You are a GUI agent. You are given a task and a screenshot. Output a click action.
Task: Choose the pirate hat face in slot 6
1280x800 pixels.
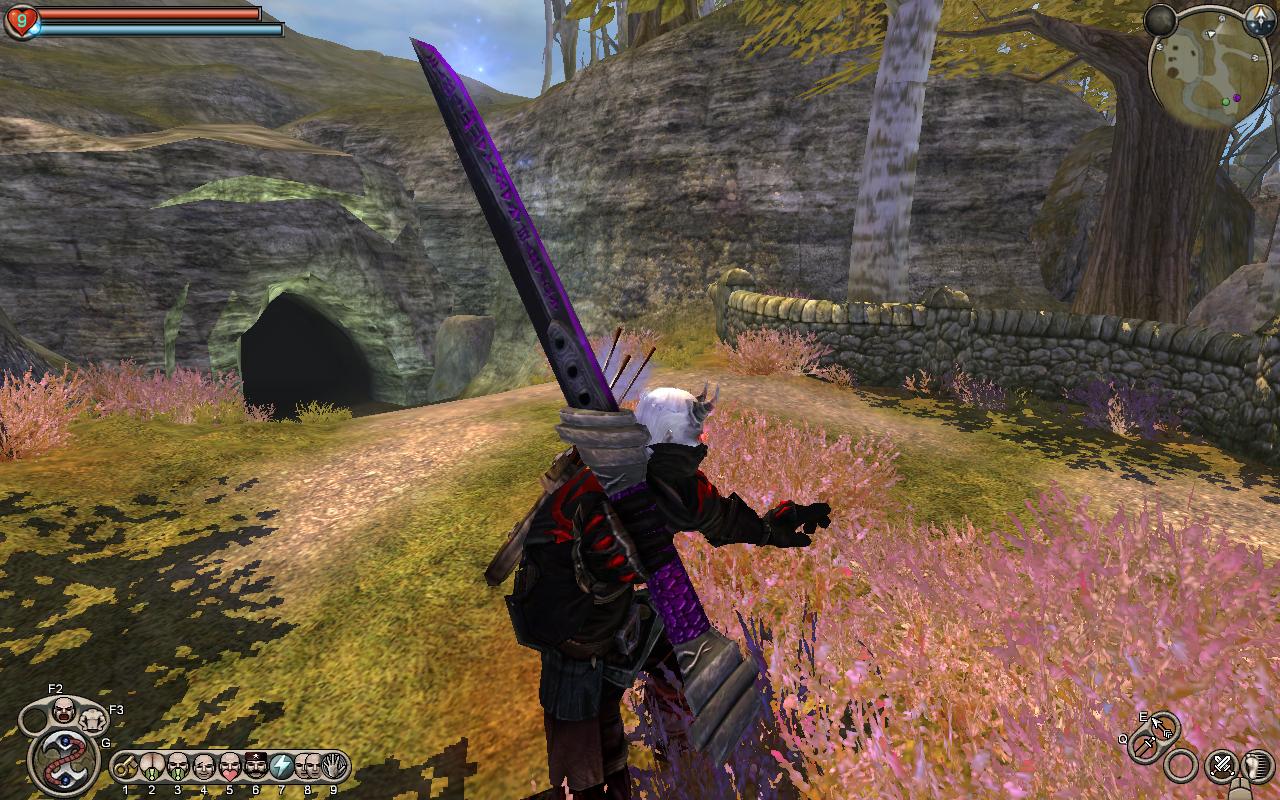pos(256,766)
